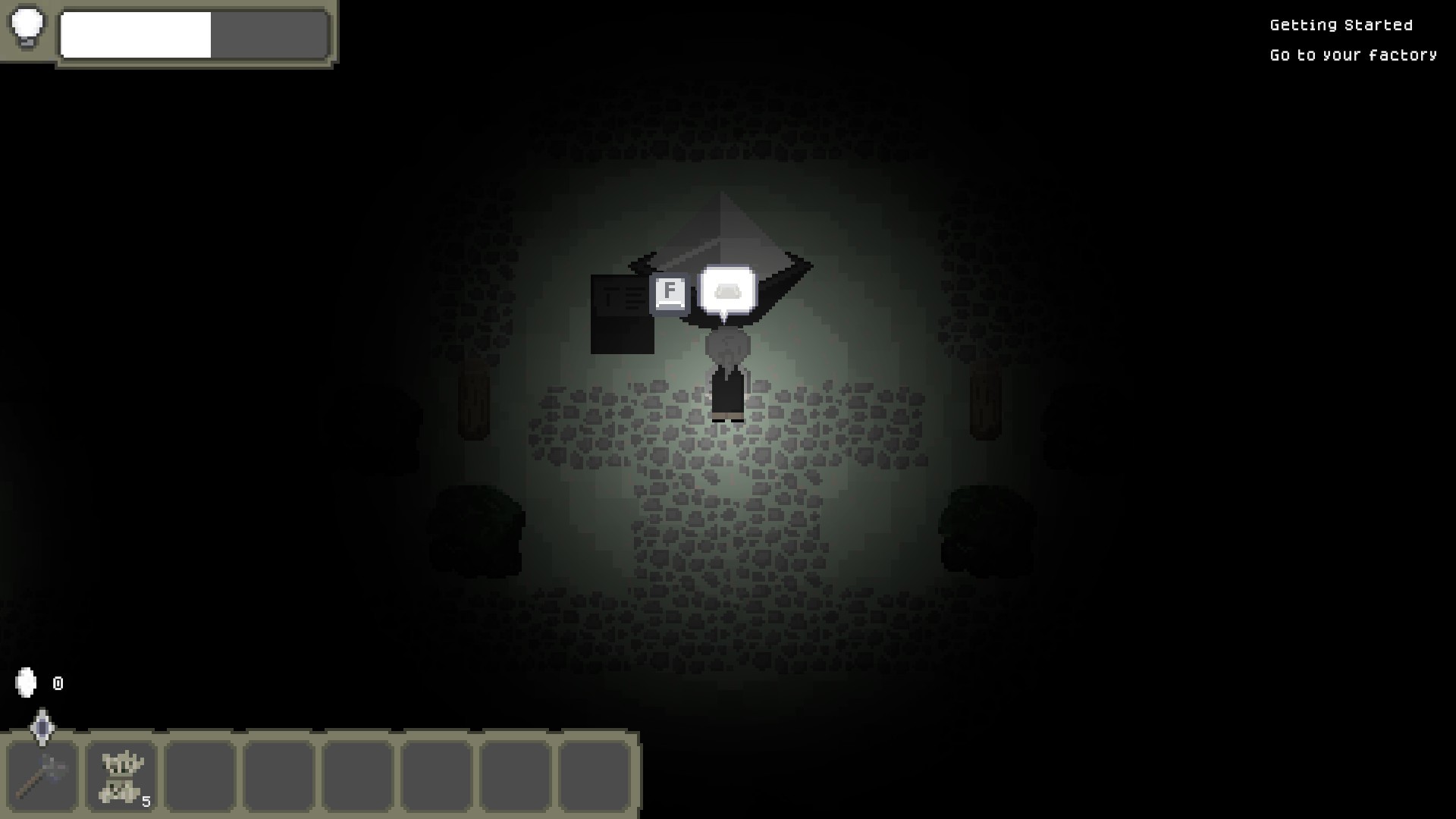Click the white orb currency icon above the hotbar
The width and height of the screenshot is (1456, 819).
[25, 682]
